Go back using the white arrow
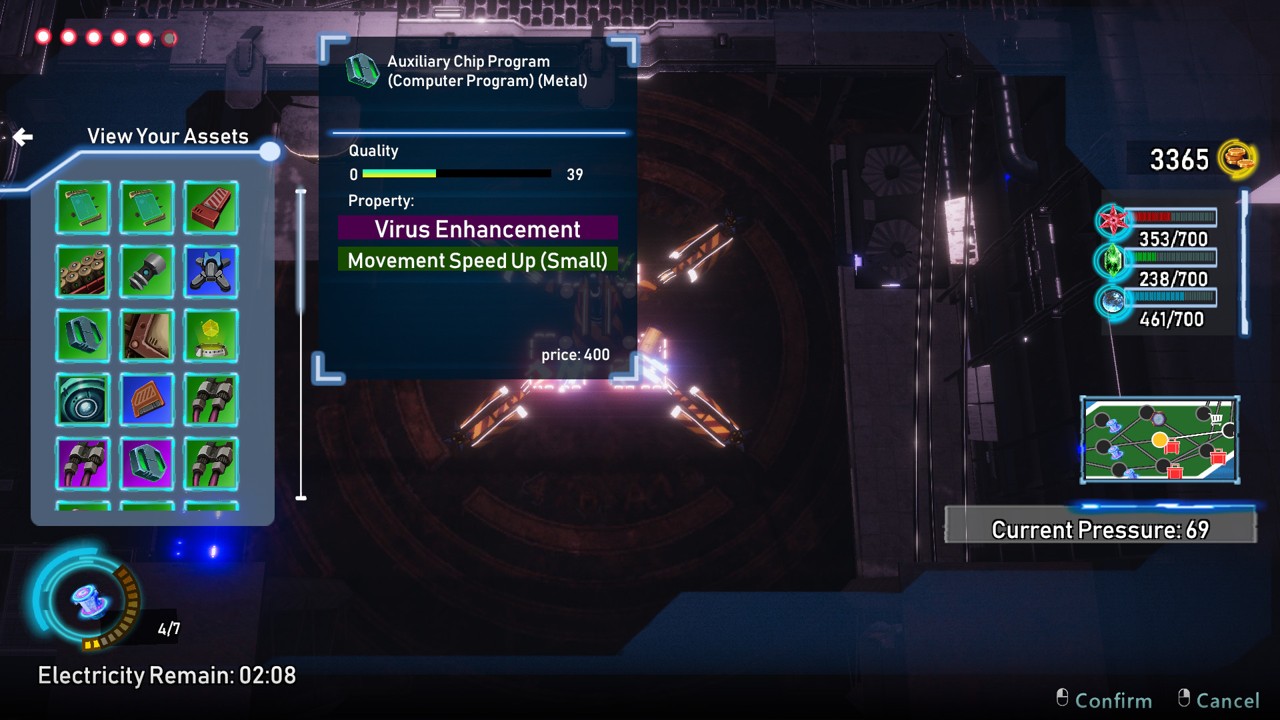The width and height of the screenshot is (1280, 720). coord(23,137)
